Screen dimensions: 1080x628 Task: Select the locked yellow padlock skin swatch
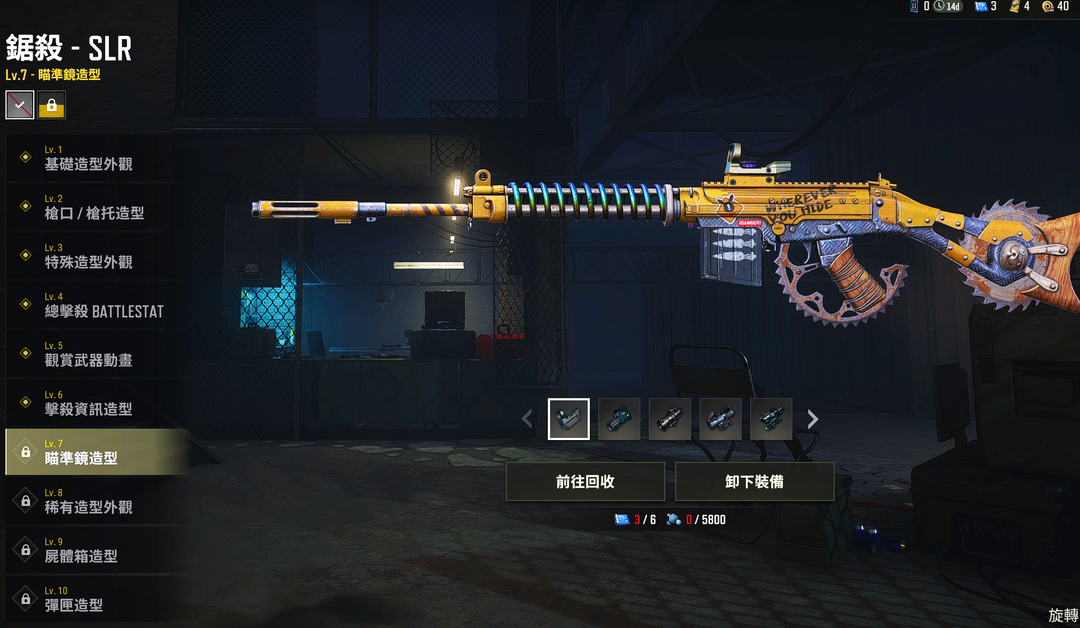point(52,104)
